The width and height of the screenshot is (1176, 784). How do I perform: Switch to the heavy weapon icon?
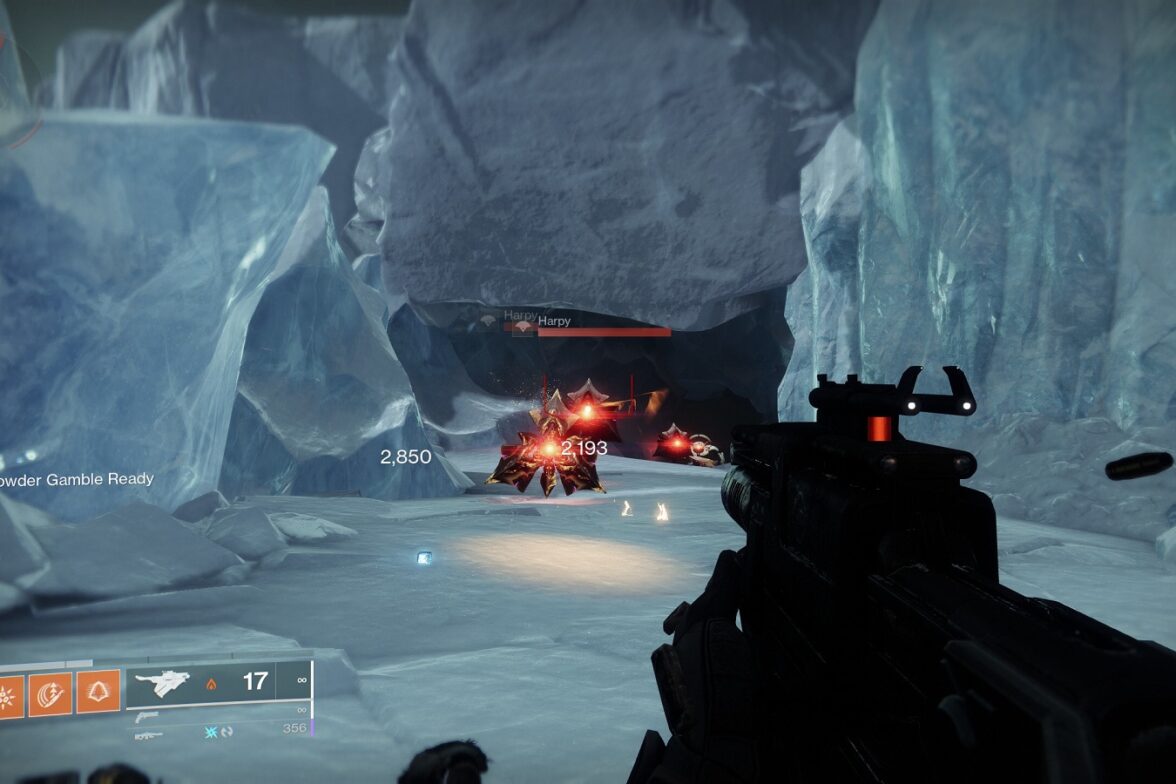coord(147,735)
